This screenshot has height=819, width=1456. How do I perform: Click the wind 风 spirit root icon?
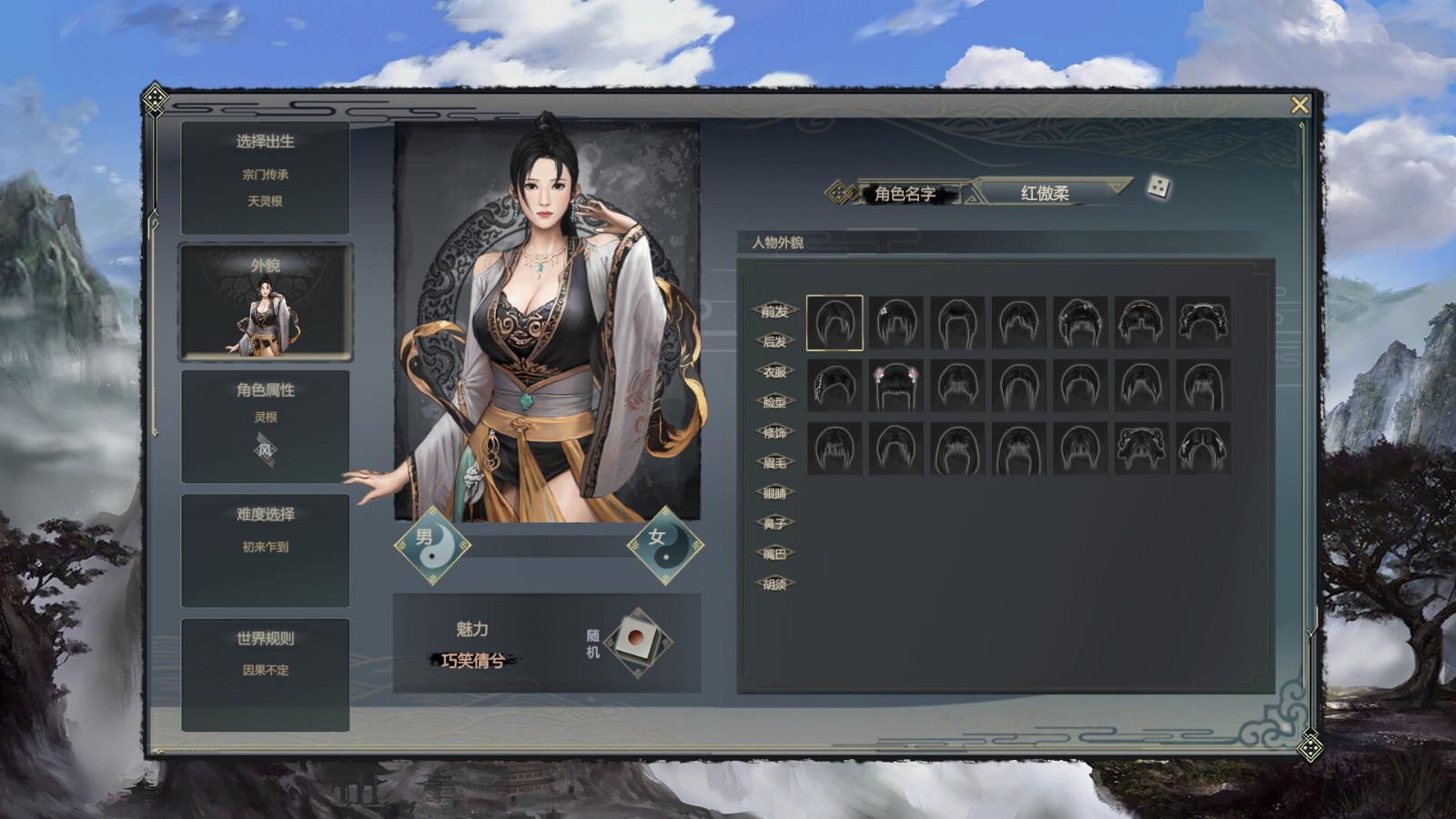tap(265, 448)
